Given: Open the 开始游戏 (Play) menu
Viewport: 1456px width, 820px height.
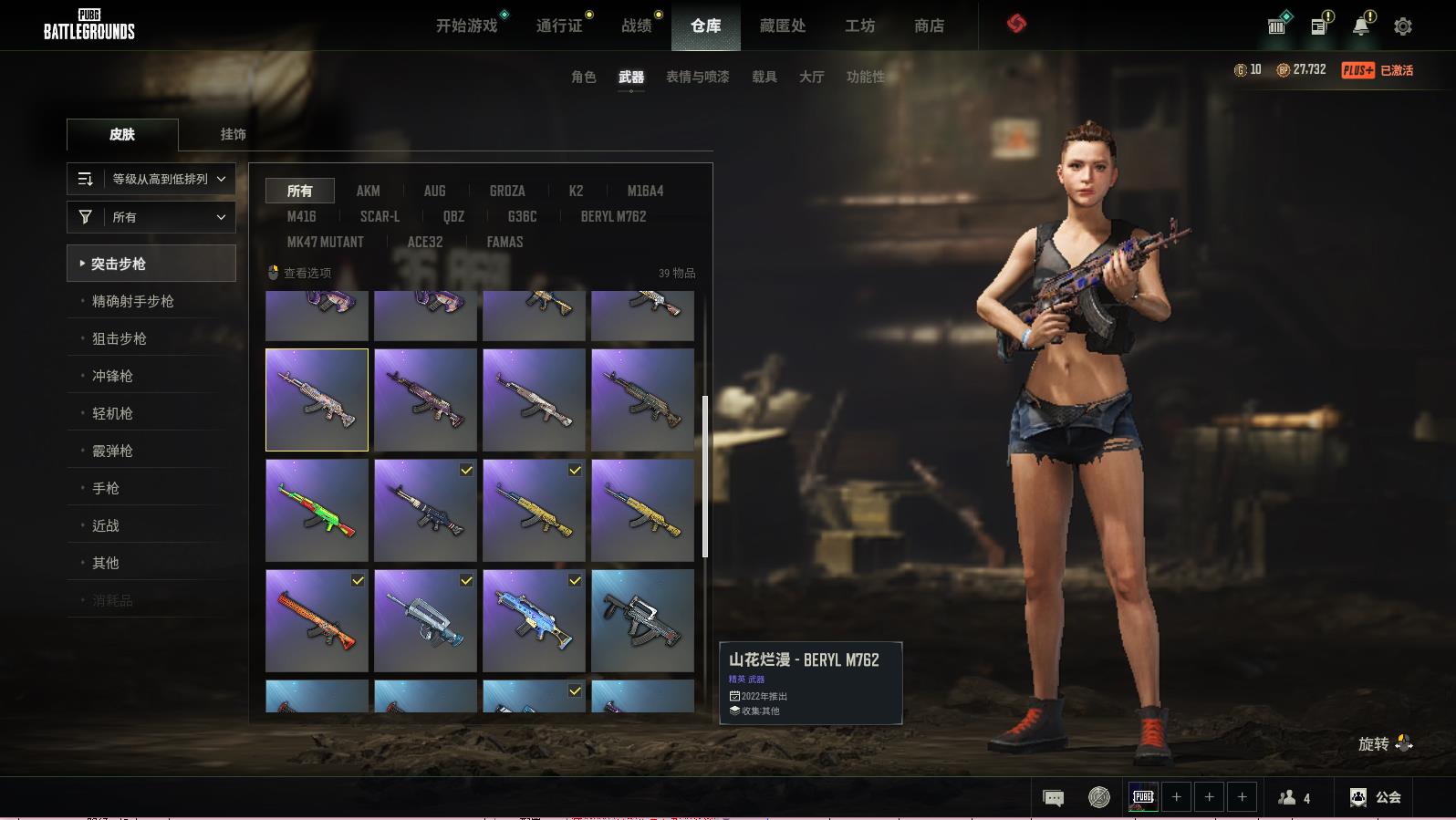Looking at the screenshot, I should 466,26.
